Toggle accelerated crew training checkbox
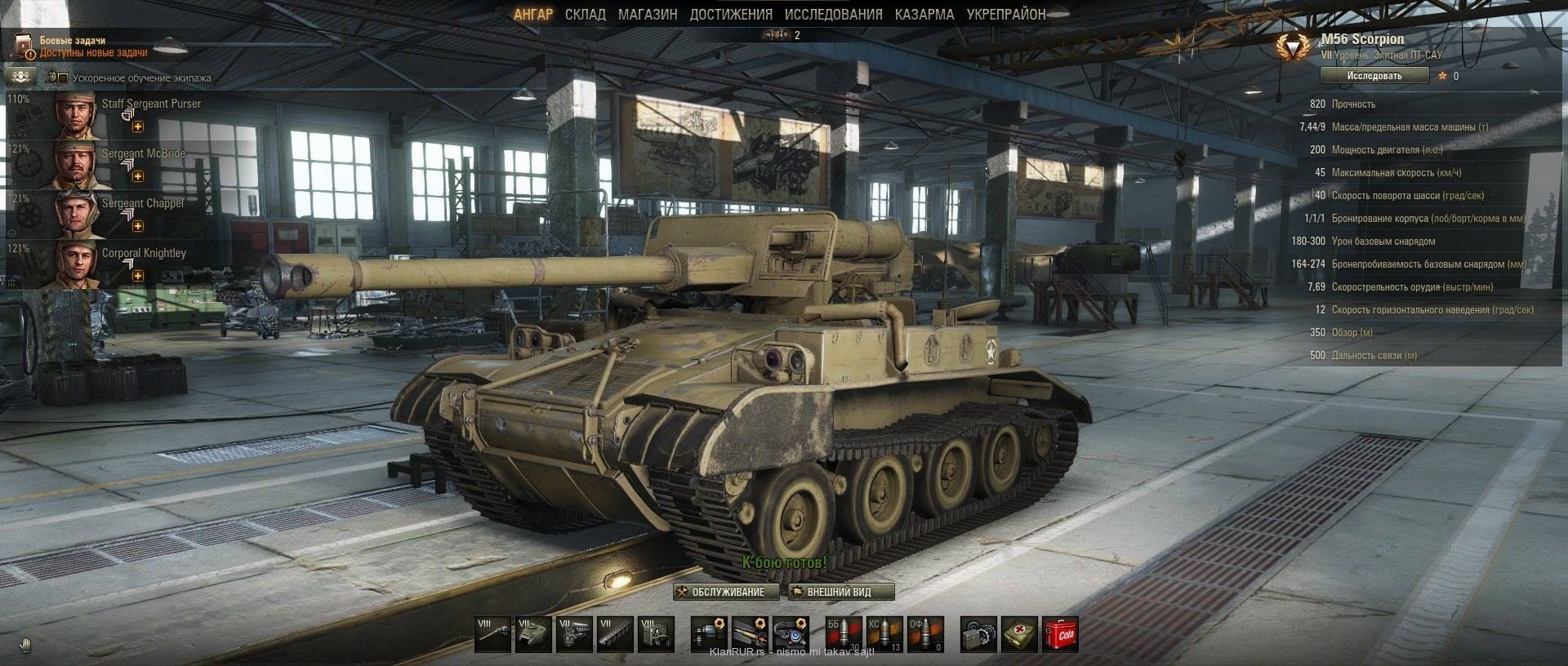 63,78
